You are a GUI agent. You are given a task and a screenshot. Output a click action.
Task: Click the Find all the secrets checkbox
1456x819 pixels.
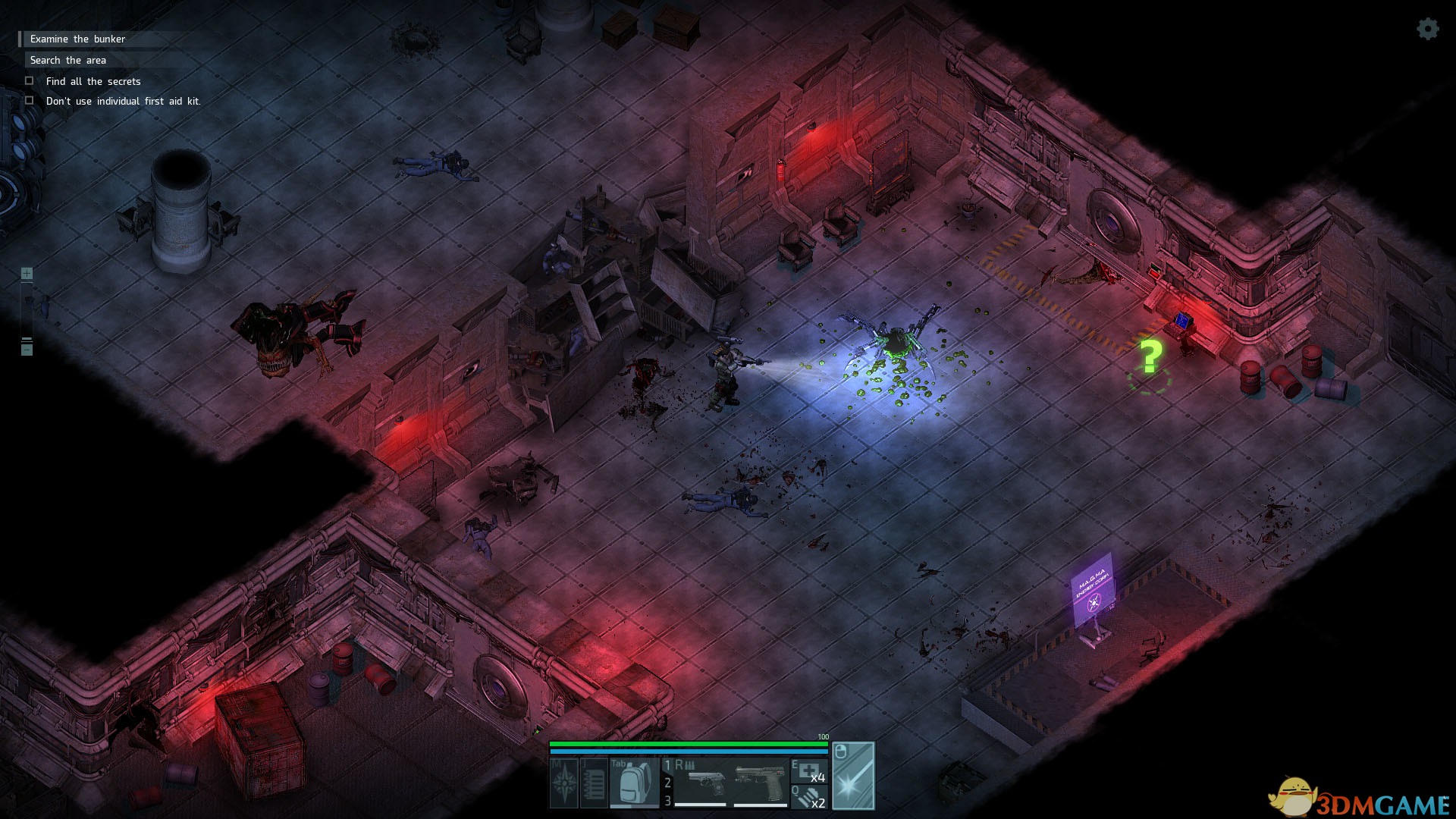[30, 80]
